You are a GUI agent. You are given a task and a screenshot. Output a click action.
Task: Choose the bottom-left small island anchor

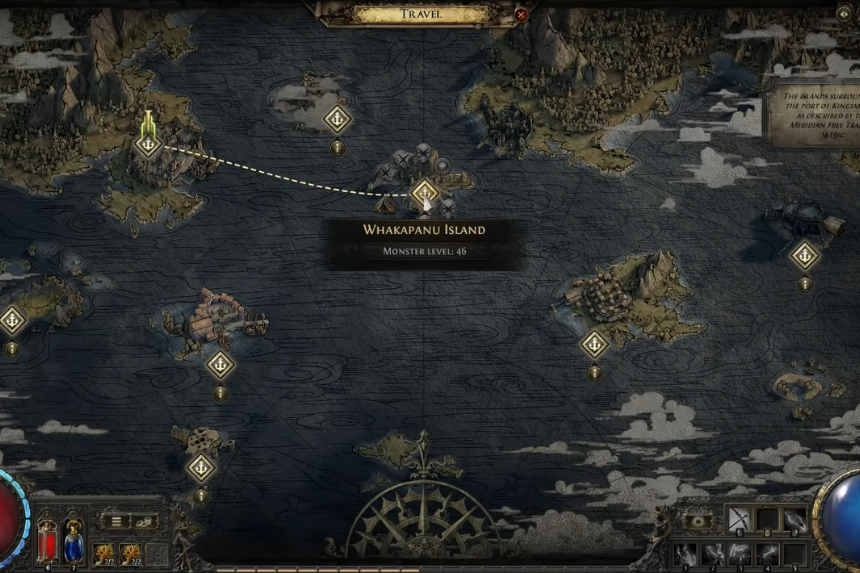[201, 467]
